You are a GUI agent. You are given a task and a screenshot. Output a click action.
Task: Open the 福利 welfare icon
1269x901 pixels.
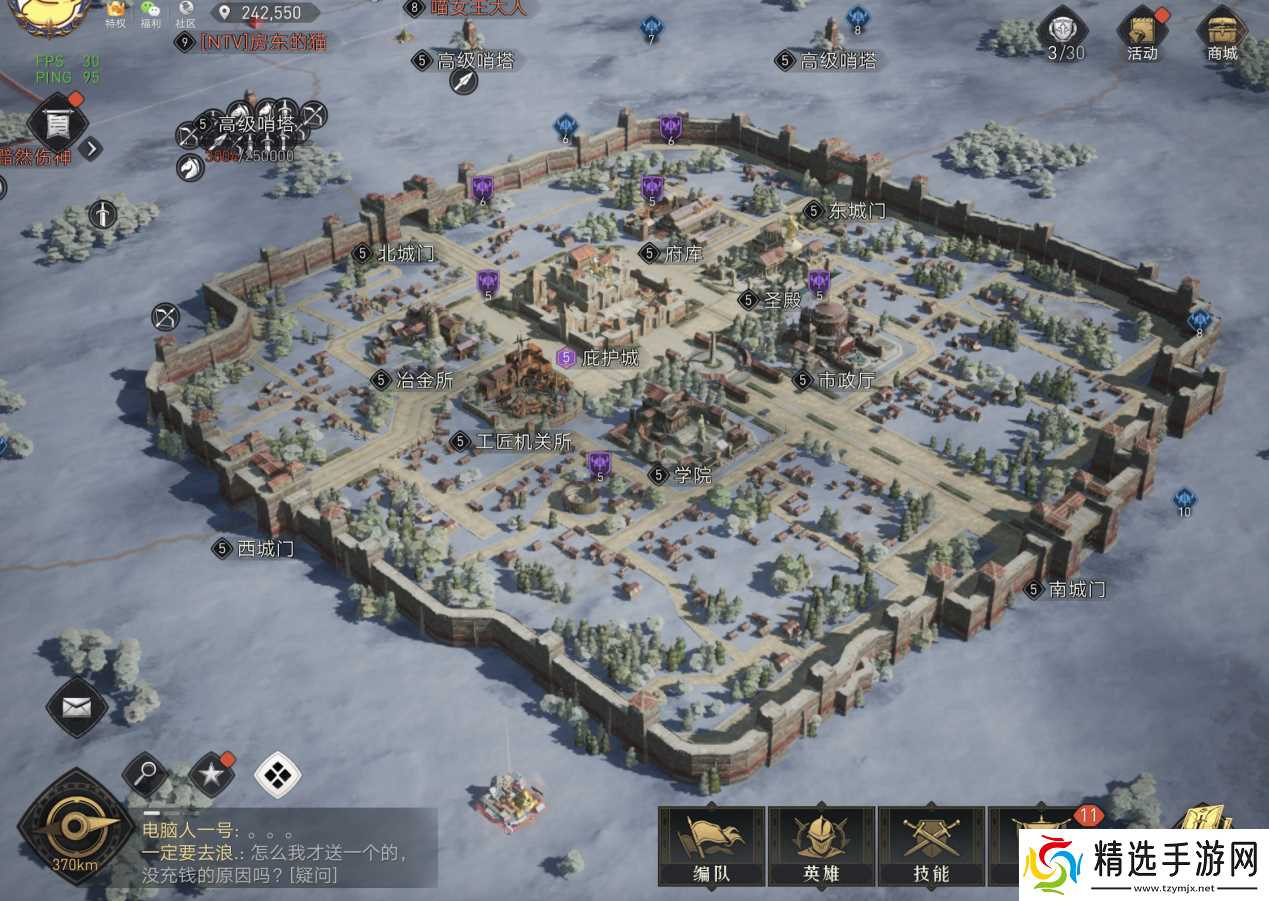coord(150,13)
